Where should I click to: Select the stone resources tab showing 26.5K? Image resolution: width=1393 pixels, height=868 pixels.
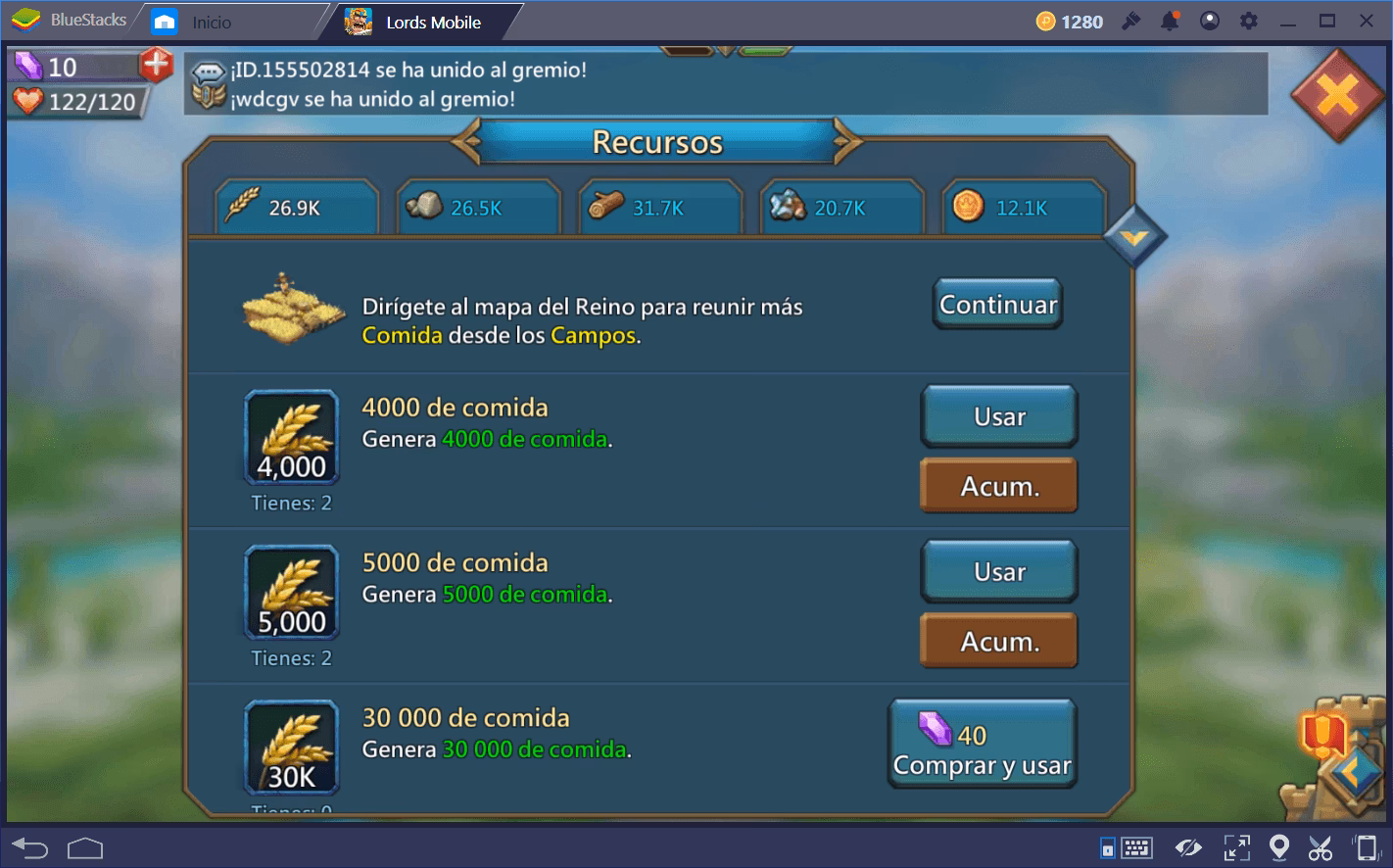(x=477, y=206)
